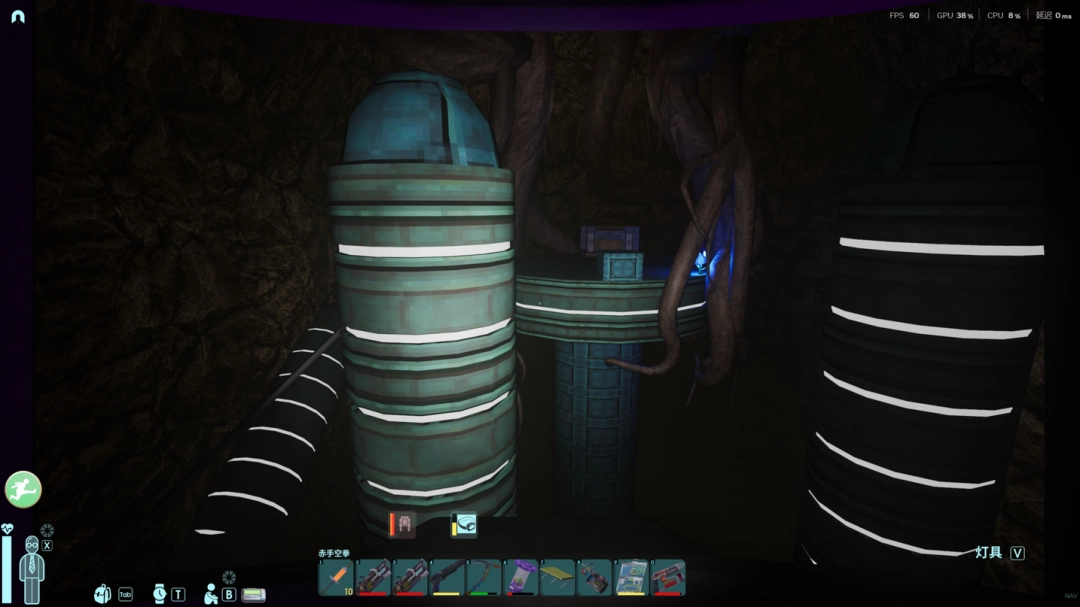
Task: Pick the yellow folding table slot
Action: click(557, 578)
